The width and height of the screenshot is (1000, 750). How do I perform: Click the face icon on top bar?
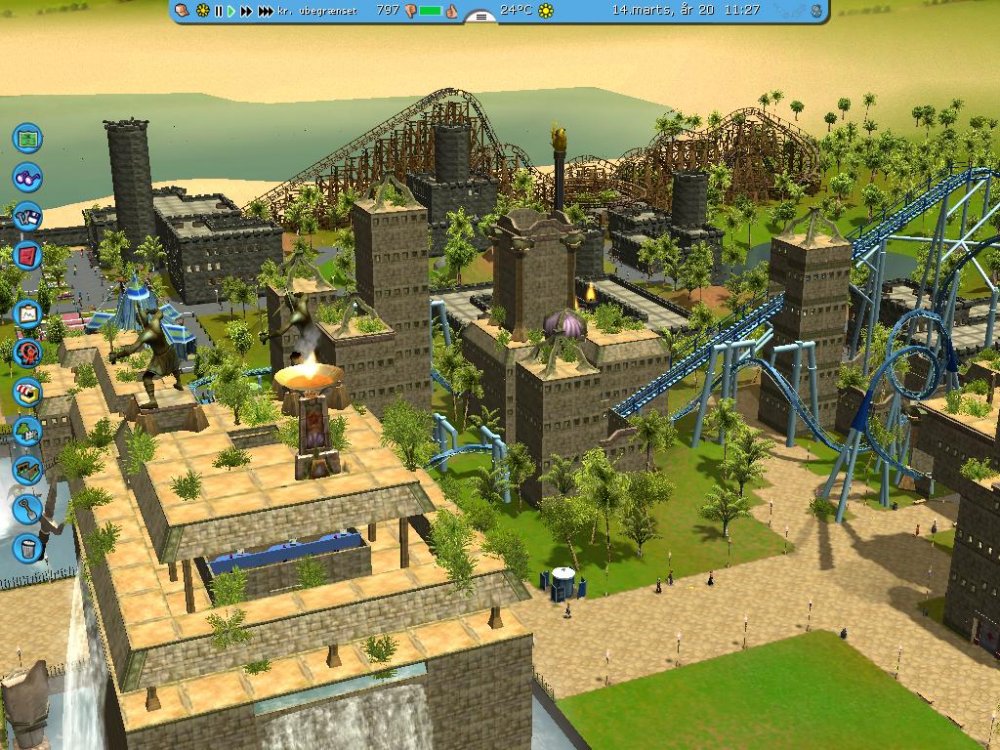(183, 11)
